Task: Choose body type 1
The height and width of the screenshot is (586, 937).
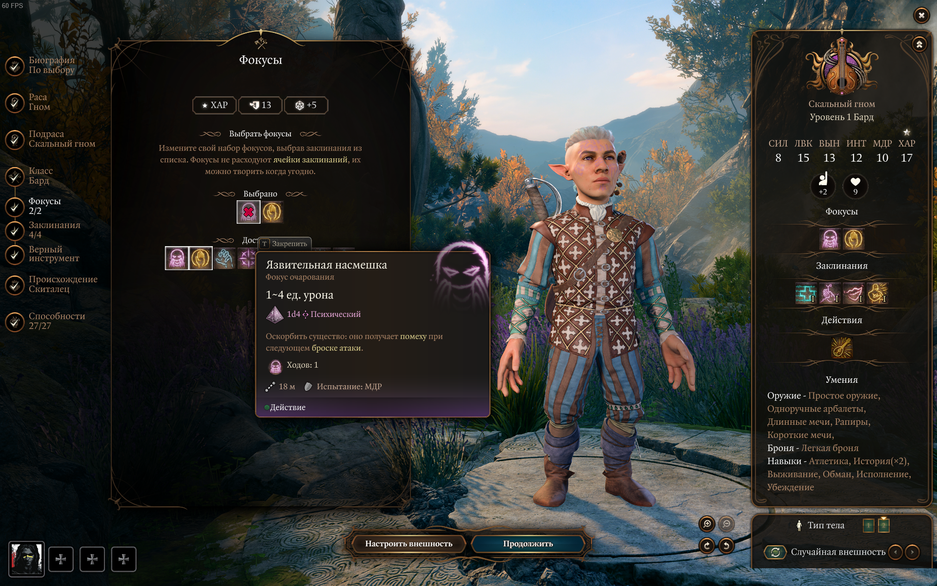Action: click(x=868, y=525)
